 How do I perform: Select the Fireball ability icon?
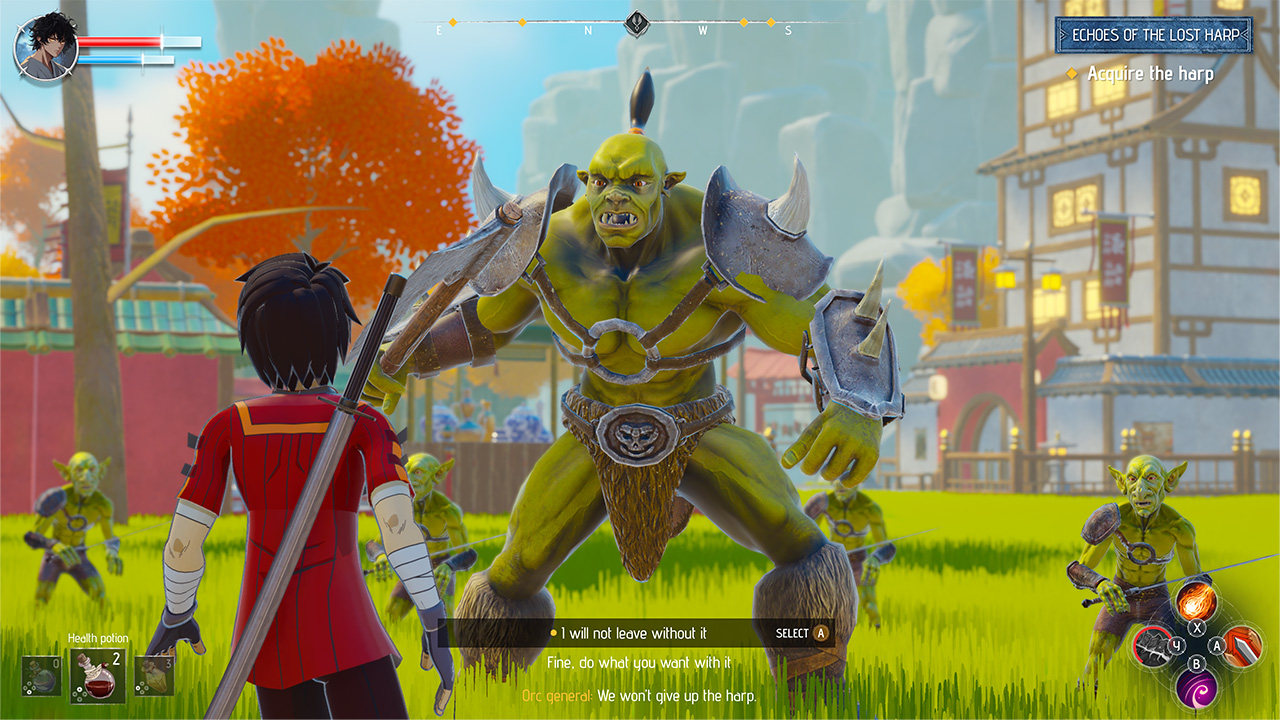pyautogui.click(x=1195, y=602)
